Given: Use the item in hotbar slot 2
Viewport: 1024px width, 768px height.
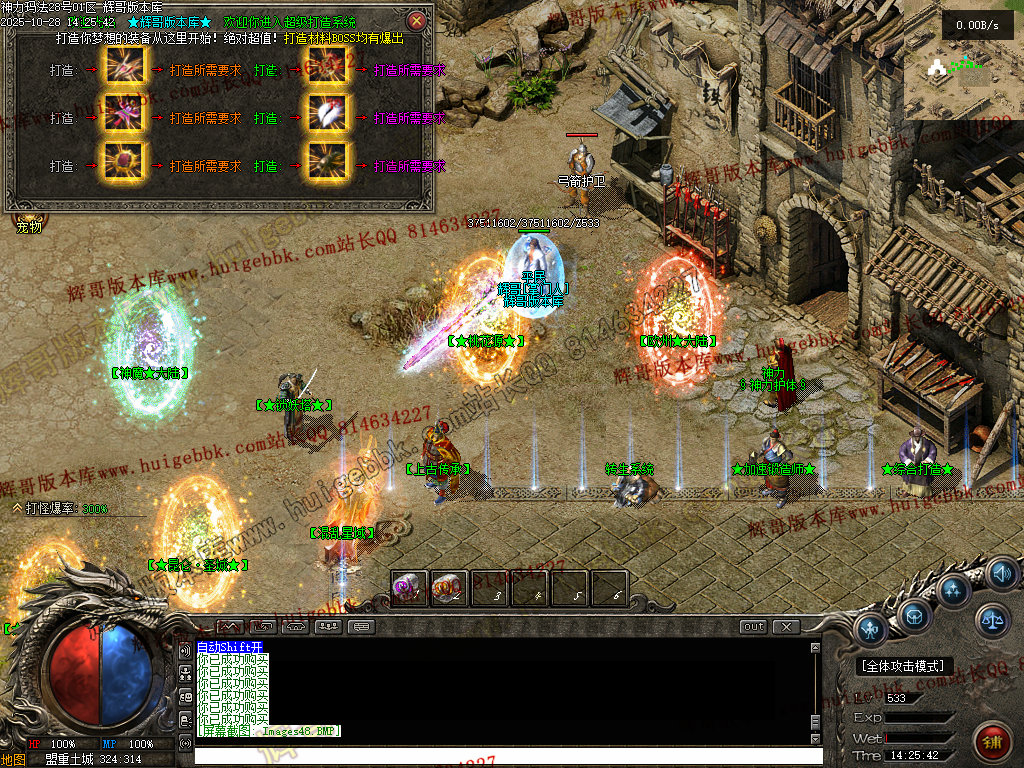Looking at the screenshot, I should click(449, 588).
